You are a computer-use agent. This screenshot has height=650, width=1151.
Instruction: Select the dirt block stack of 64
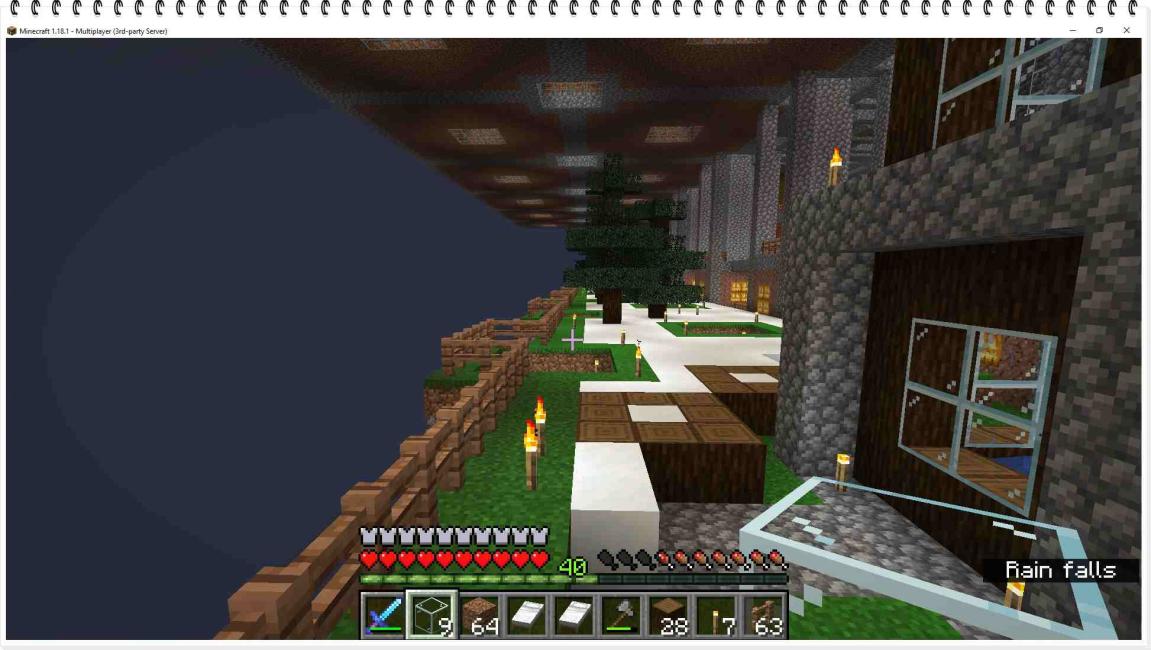click(x=480, y=615)
